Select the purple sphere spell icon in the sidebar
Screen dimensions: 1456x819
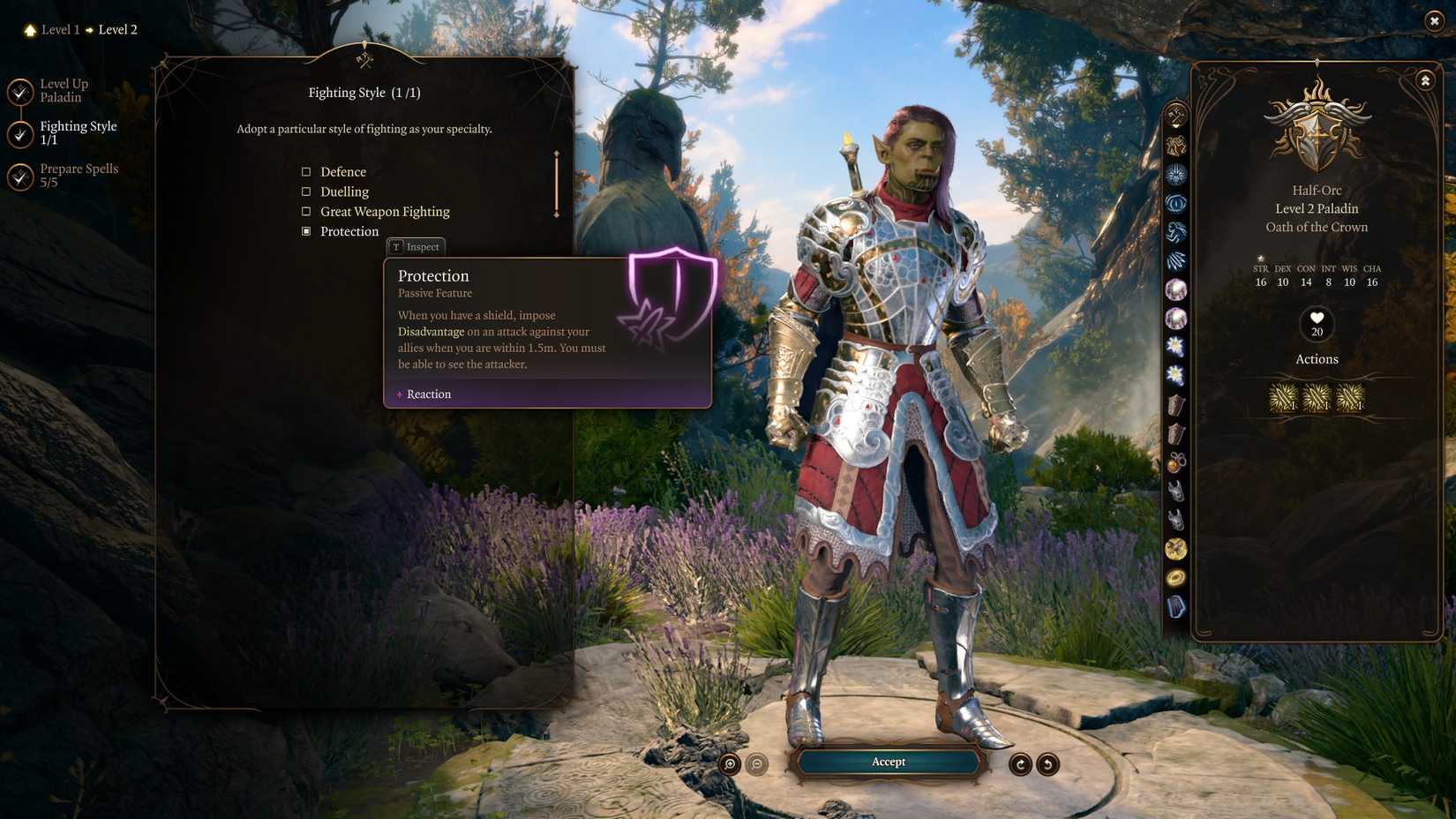click(1175, 289)
